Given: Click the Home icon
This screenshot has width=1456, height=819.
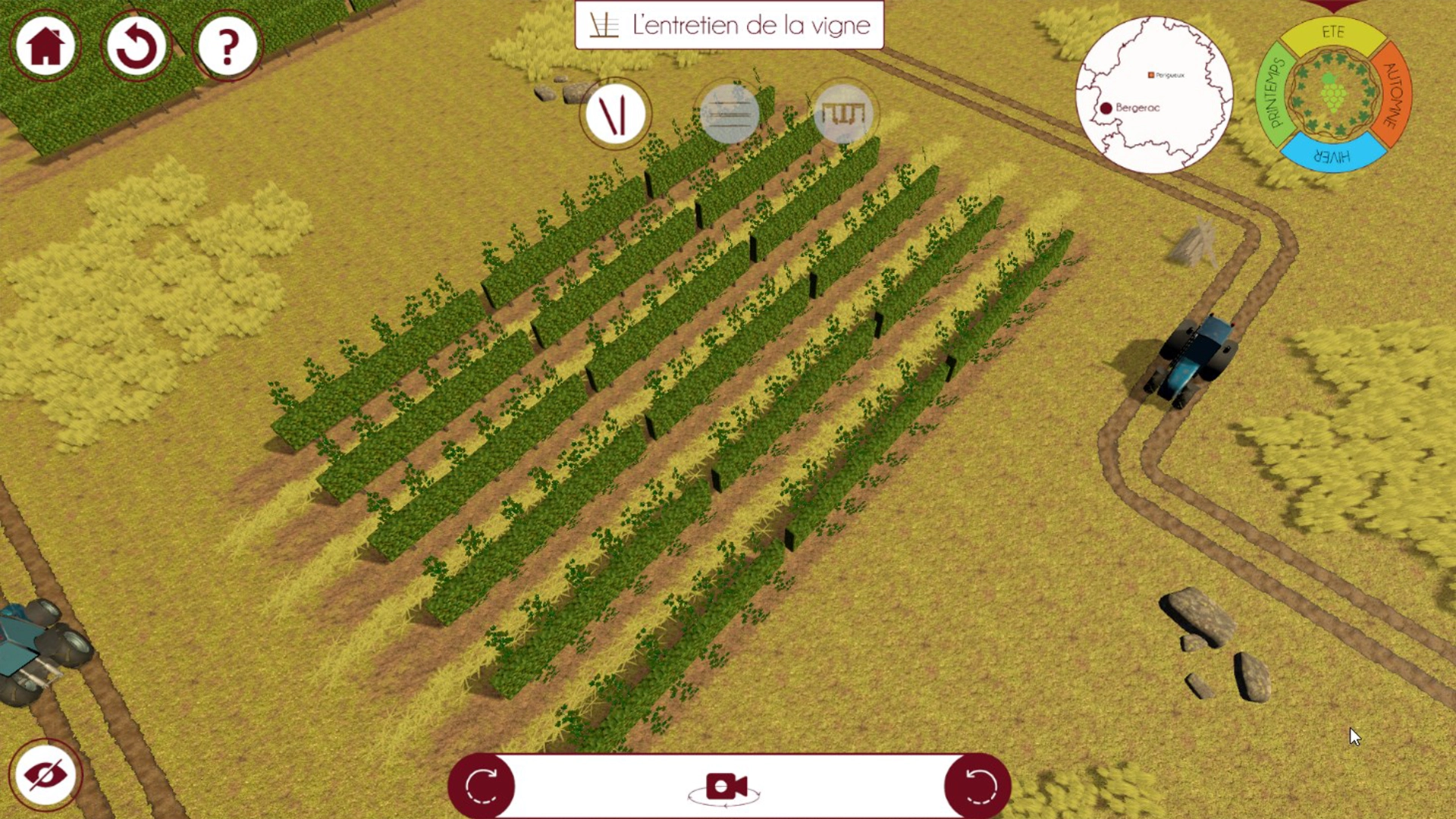Looking at the screenshot, I should [45, 45].
